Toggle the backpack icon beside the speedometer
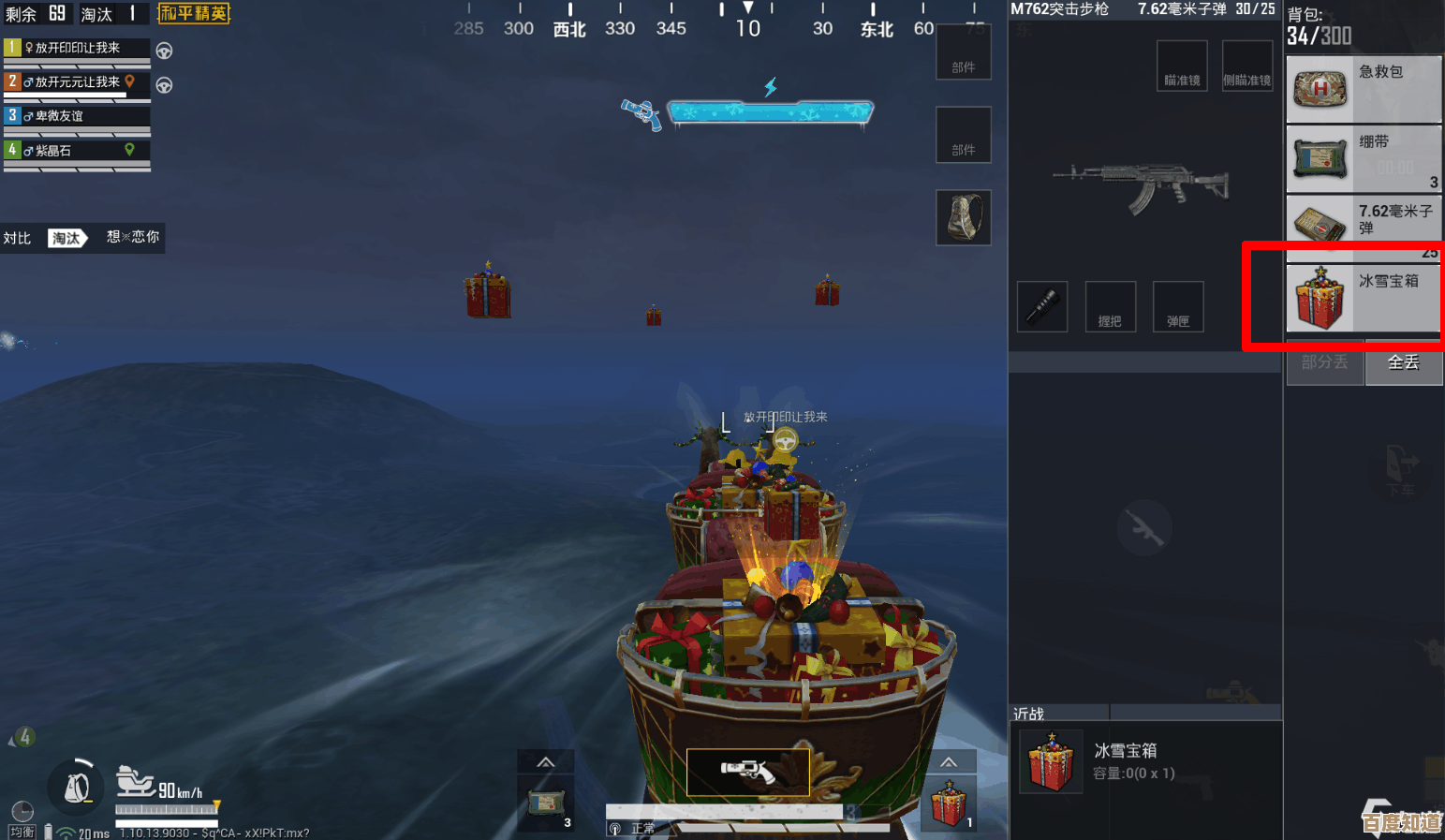 tap(77, 787)
